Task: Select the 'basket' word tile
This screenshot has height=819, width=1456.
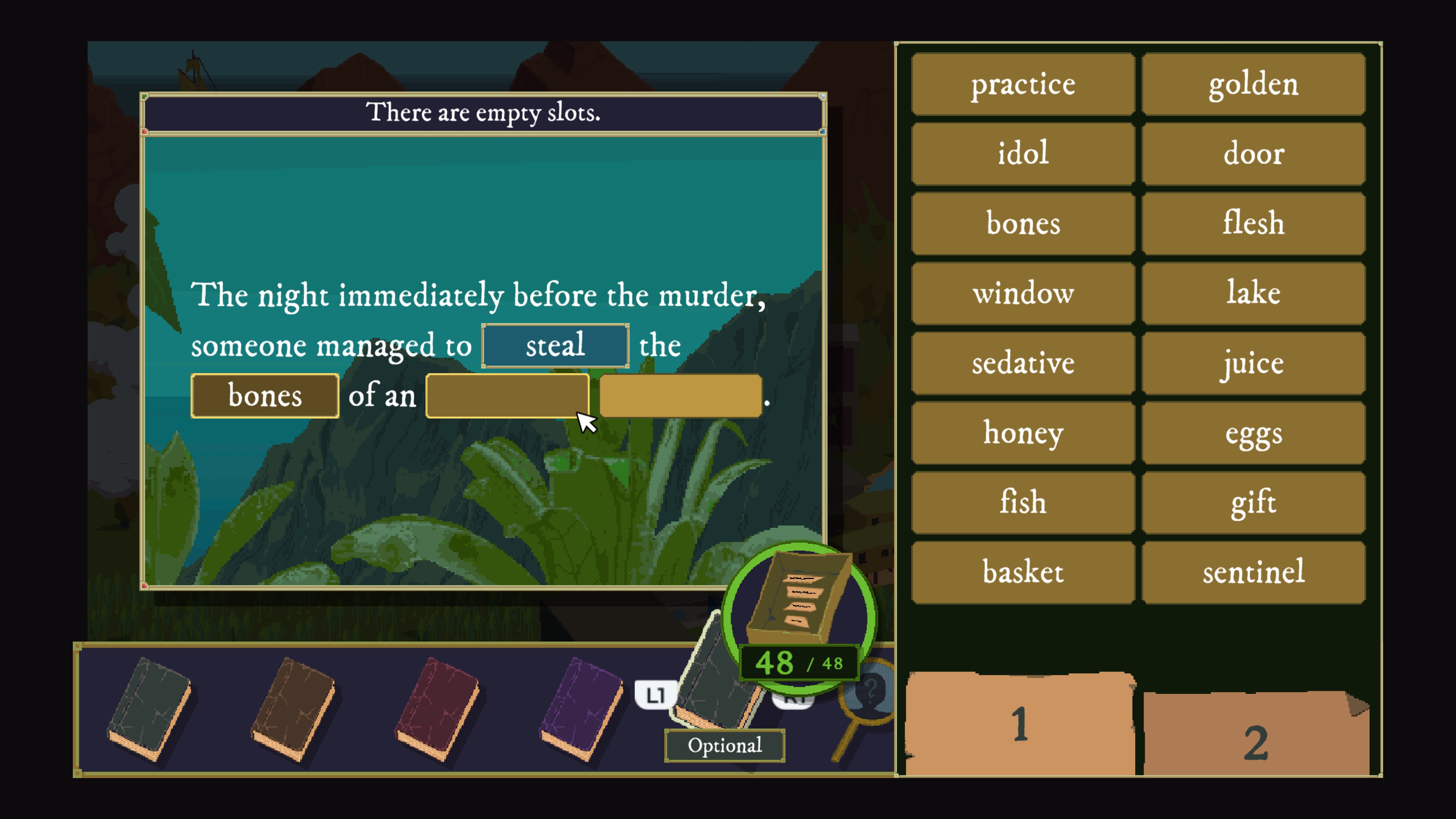Action: coord(1023,572)
